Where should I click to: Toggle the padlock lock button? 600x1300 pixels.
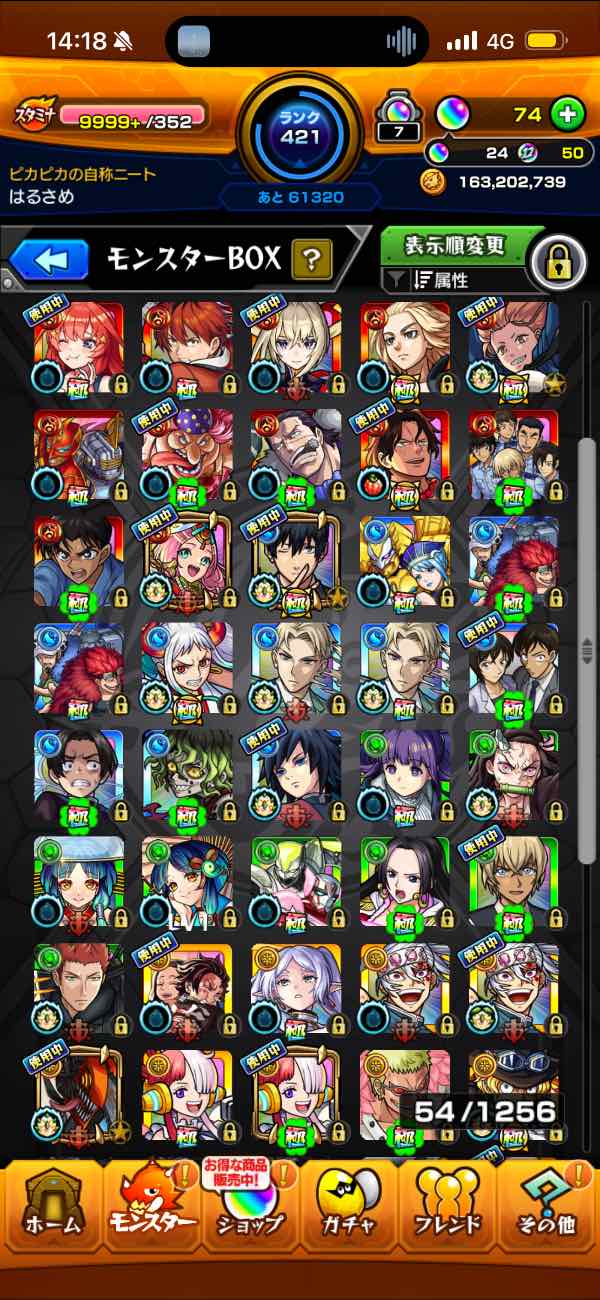coord(559,263)
